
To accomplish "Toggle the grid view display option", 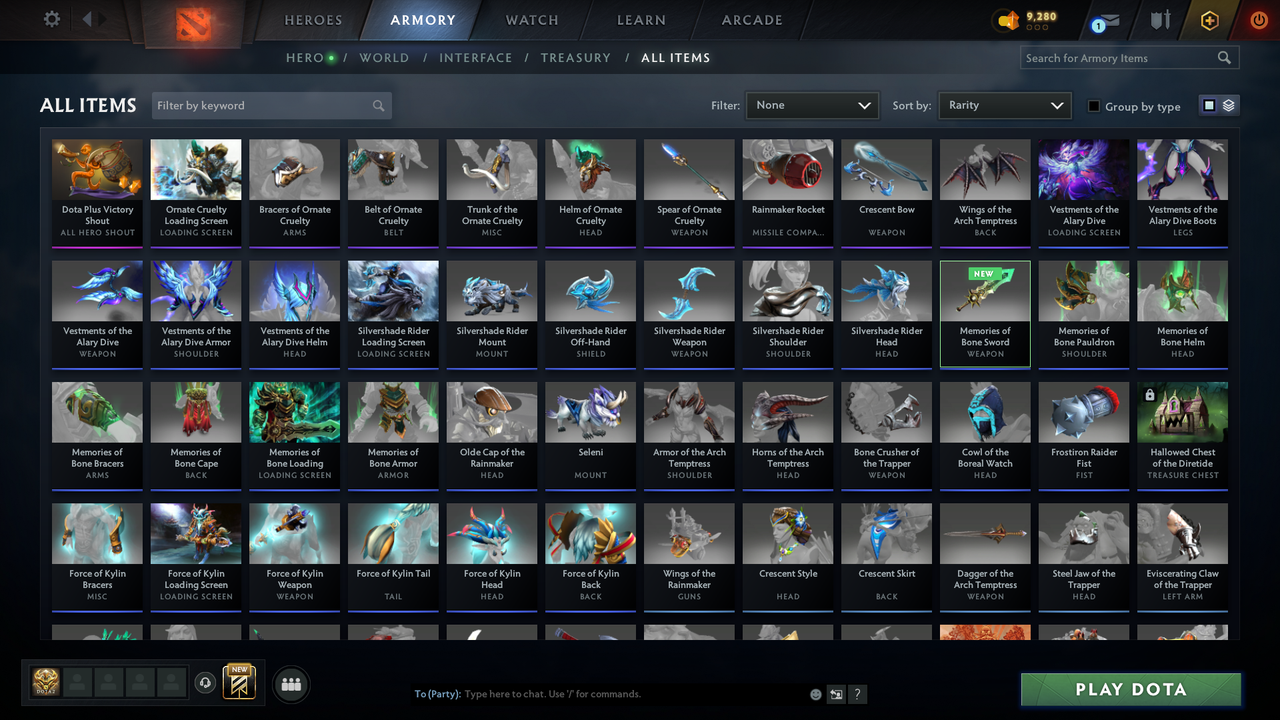I will [1210, 104].
